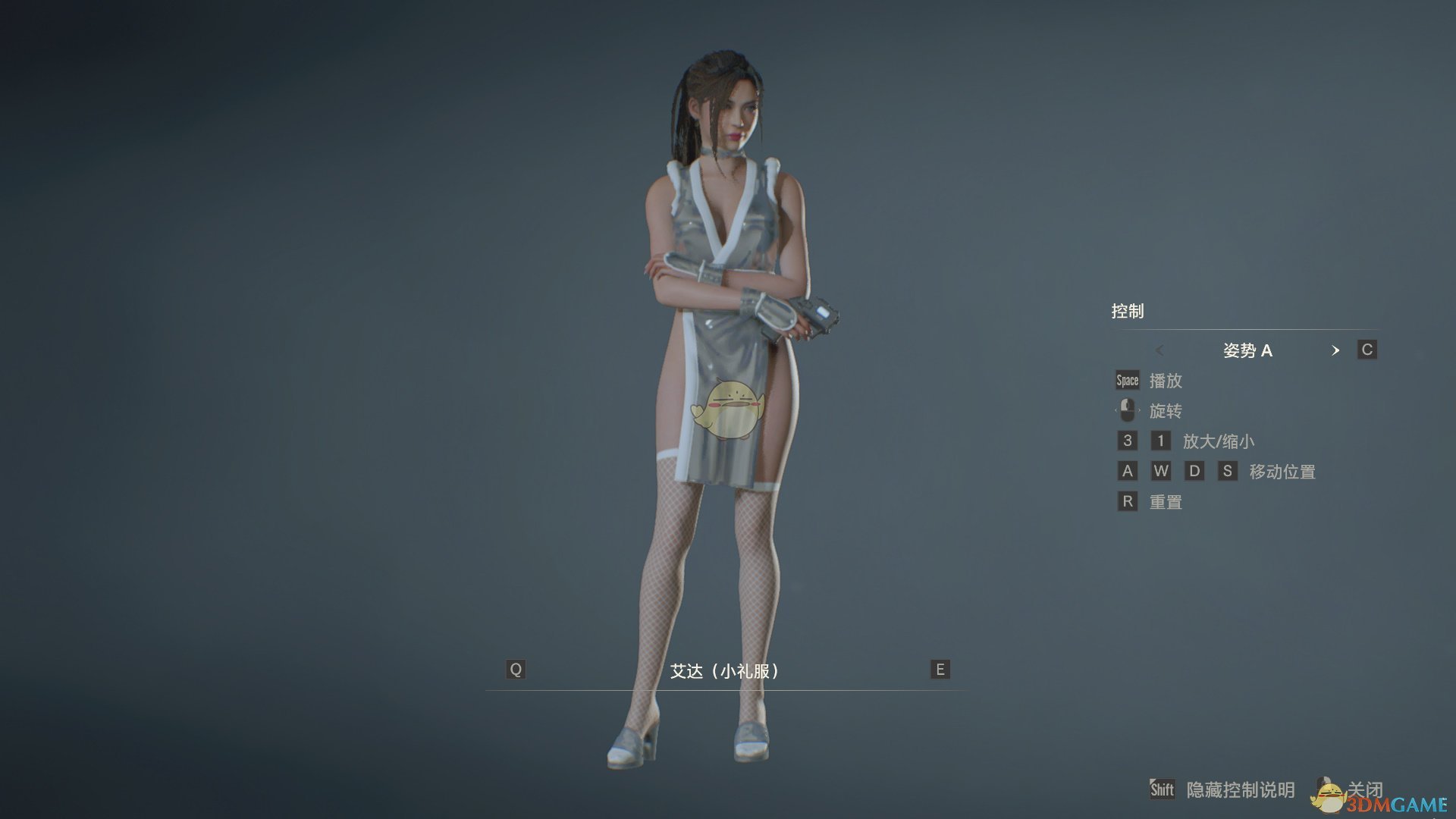1456x819 pixels.
Task: Click the right arrow to switch to next pose
Action: coord(1335,350)
